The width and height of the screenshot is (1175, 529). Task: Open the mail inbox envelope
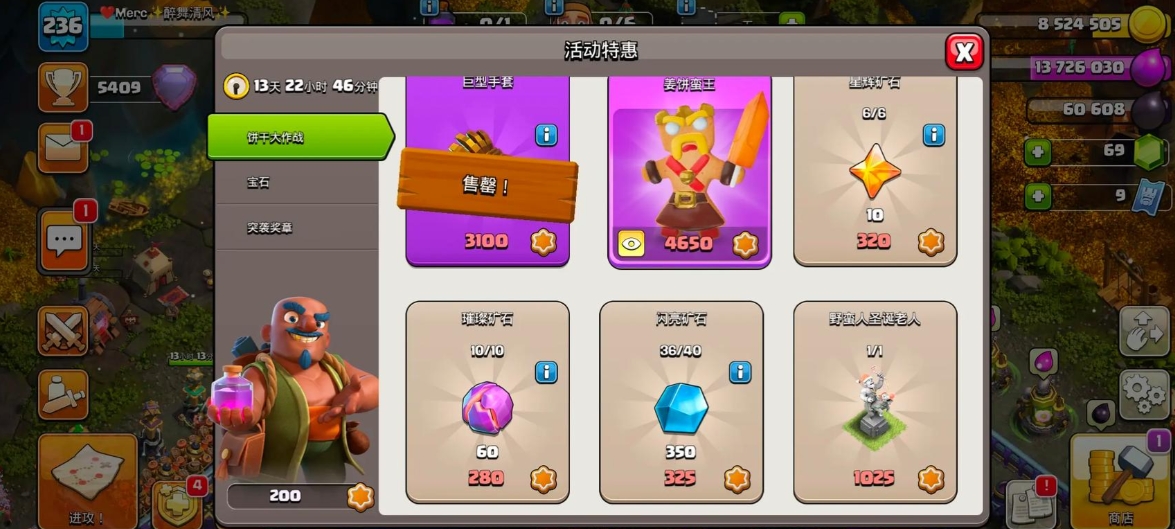(63, 148)
